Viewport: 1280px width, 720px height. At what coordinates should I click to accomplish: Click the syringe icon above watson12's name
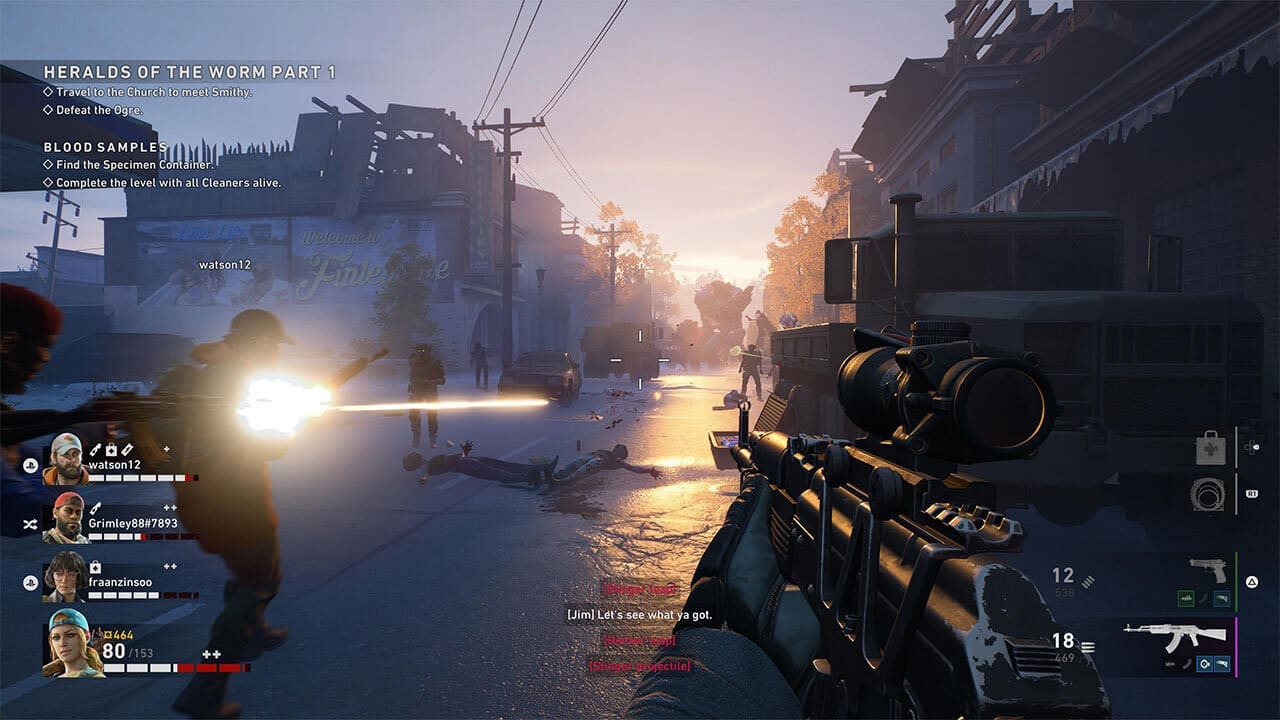pos(93,448)
